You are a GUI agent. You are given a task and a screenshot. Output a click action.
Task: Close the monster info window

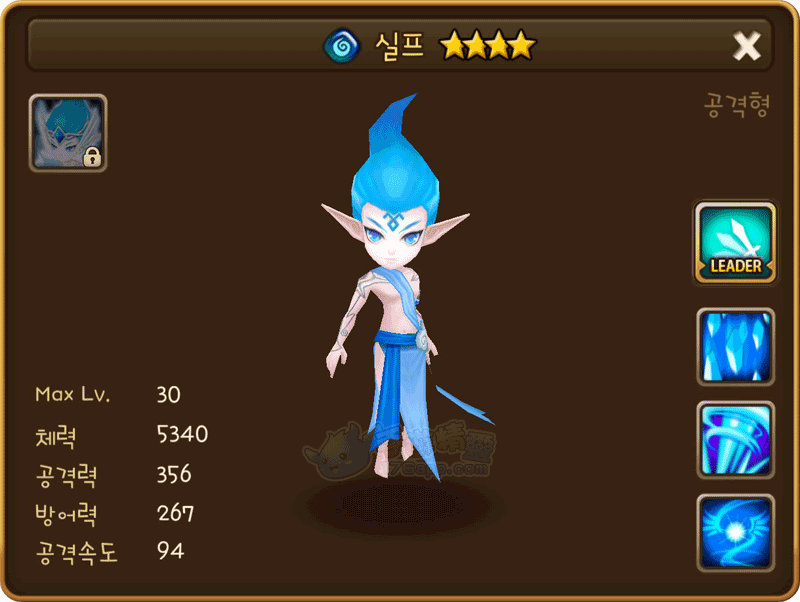747,45
